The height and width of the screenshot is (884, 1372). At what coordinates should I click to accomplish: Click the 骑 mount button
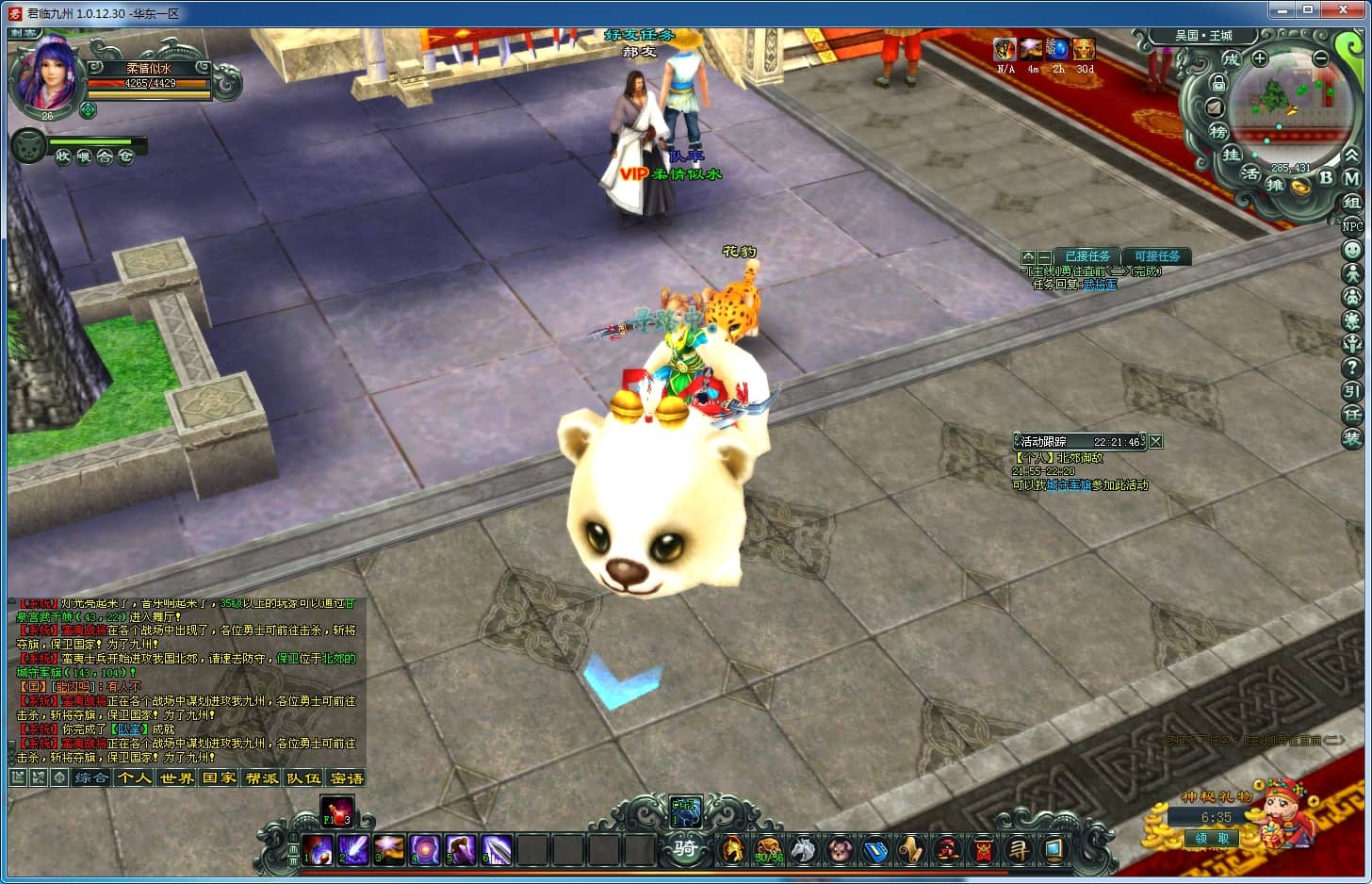(x=685, y=847)
